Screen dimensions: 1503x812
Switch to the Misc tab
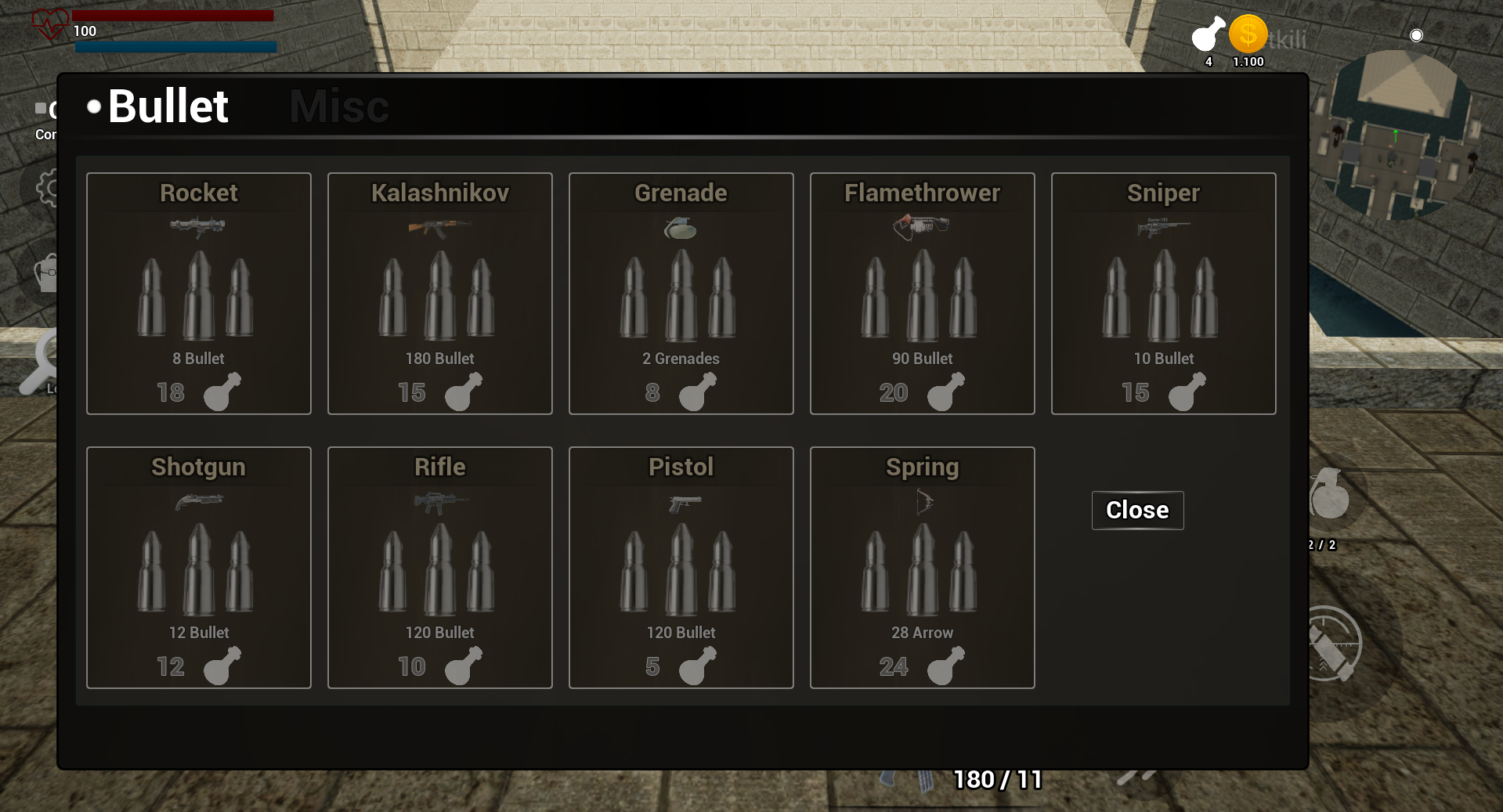[339, 106]
